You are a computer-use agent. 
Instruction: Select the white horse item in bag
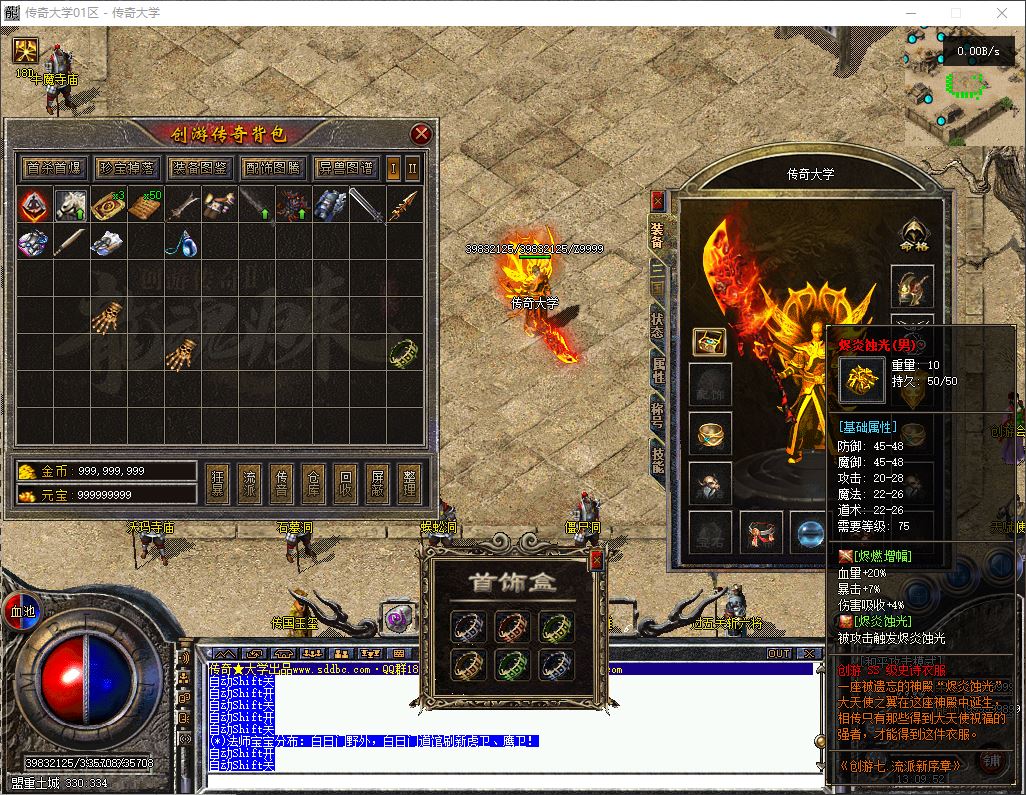(69, 205)
